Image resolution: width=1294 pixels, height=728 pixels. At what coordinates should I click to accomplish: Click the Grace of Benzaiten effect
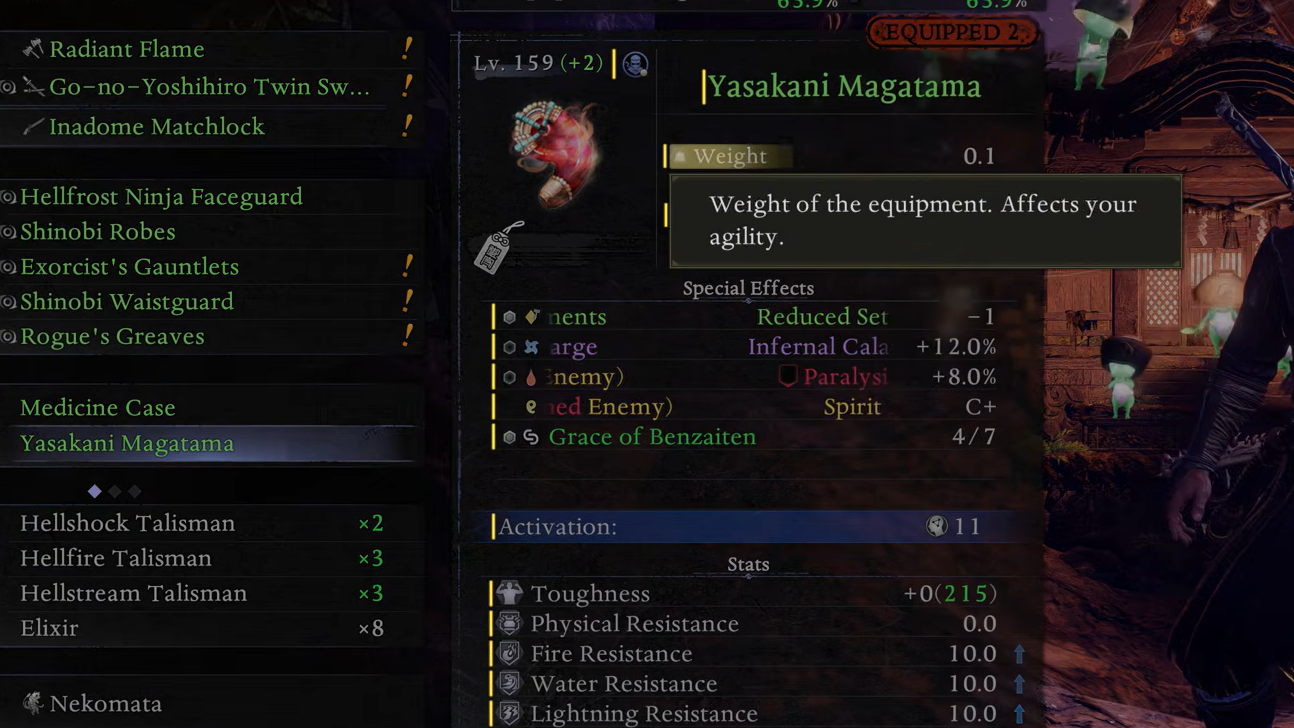[652, 437]
